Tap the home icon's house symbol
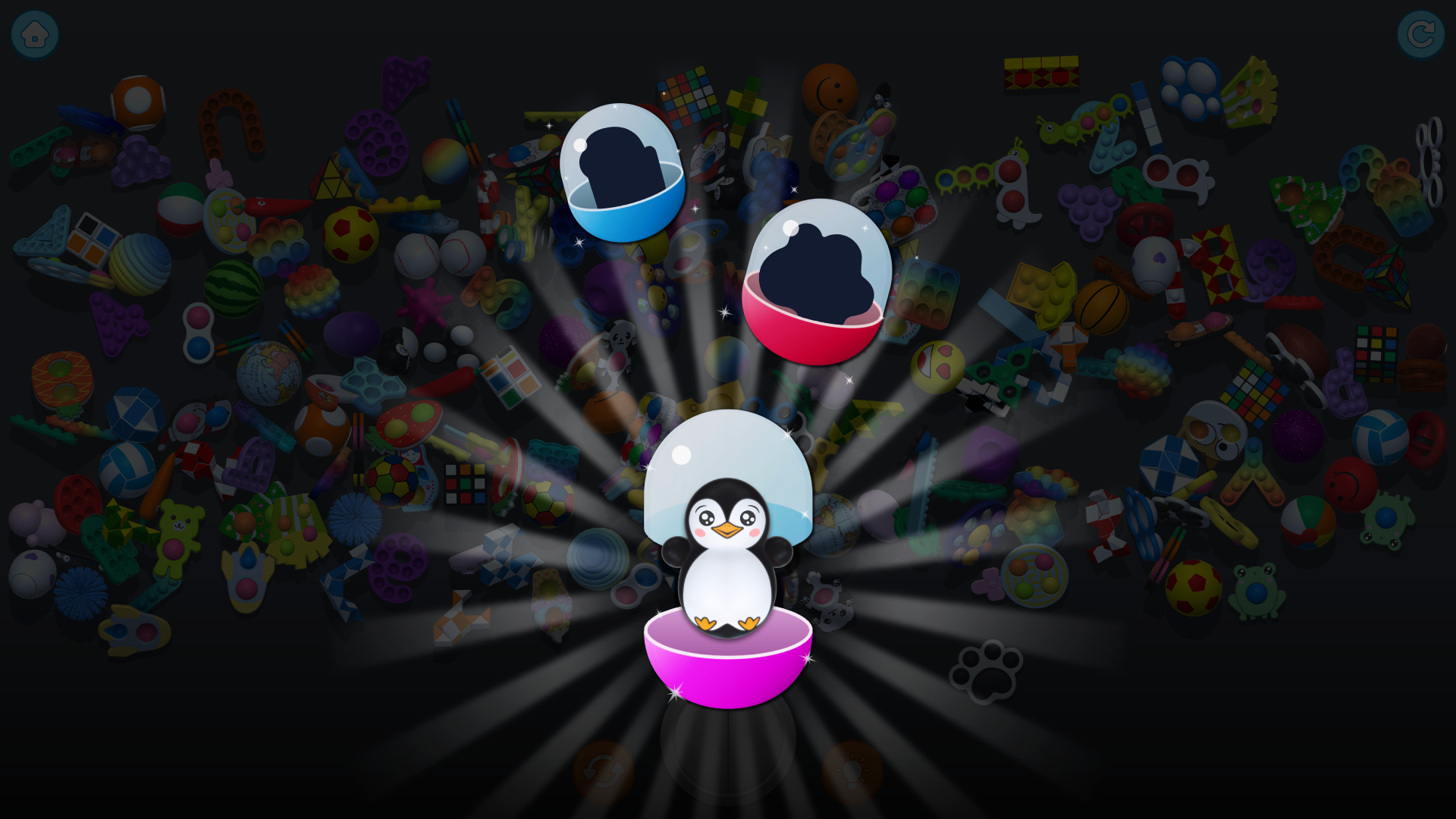The height and width of the screenshot is (819, 1456). point(33,33)
